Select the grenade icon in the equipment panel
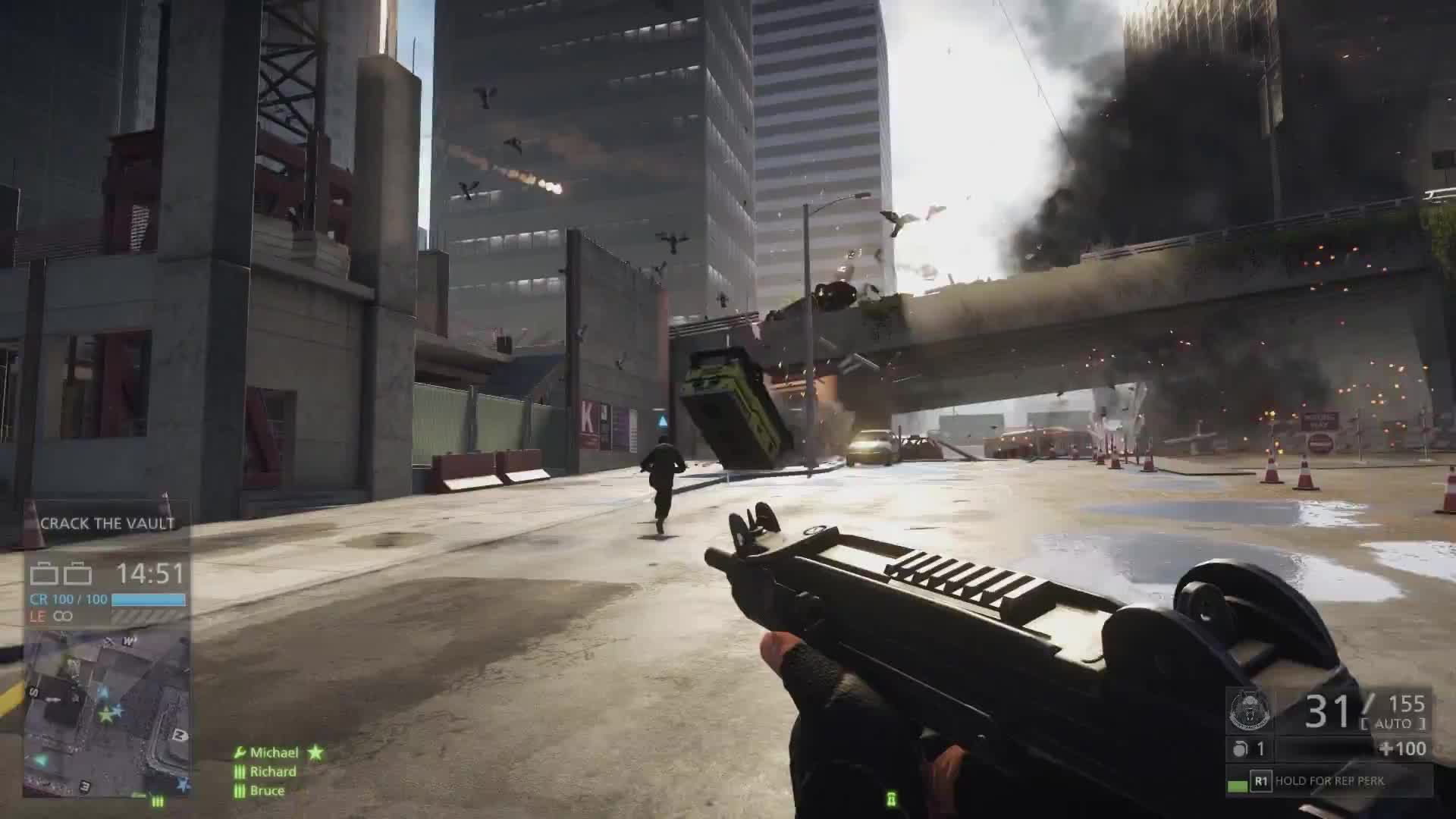 click(x=1240, y=748)
